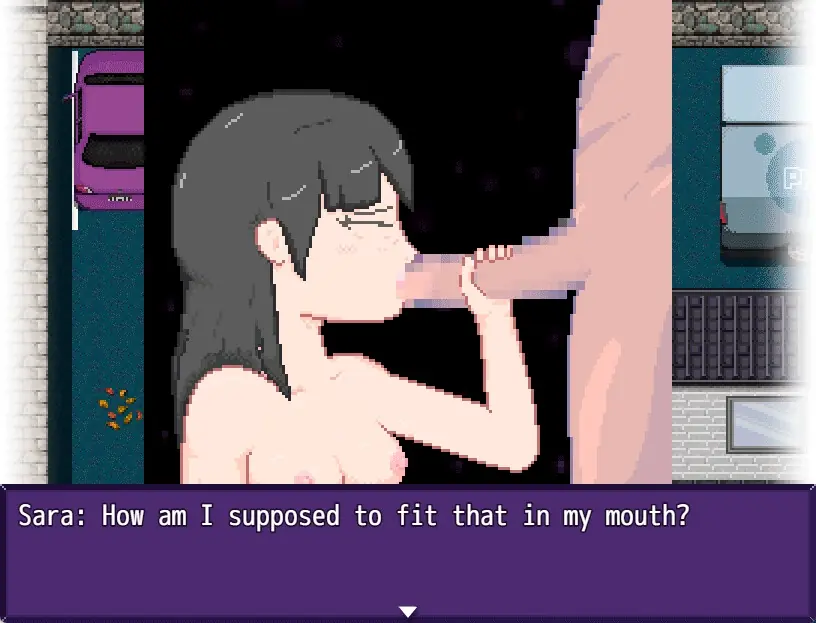Advance dialogue with the white arrow
816x623 pixels.
407,611
